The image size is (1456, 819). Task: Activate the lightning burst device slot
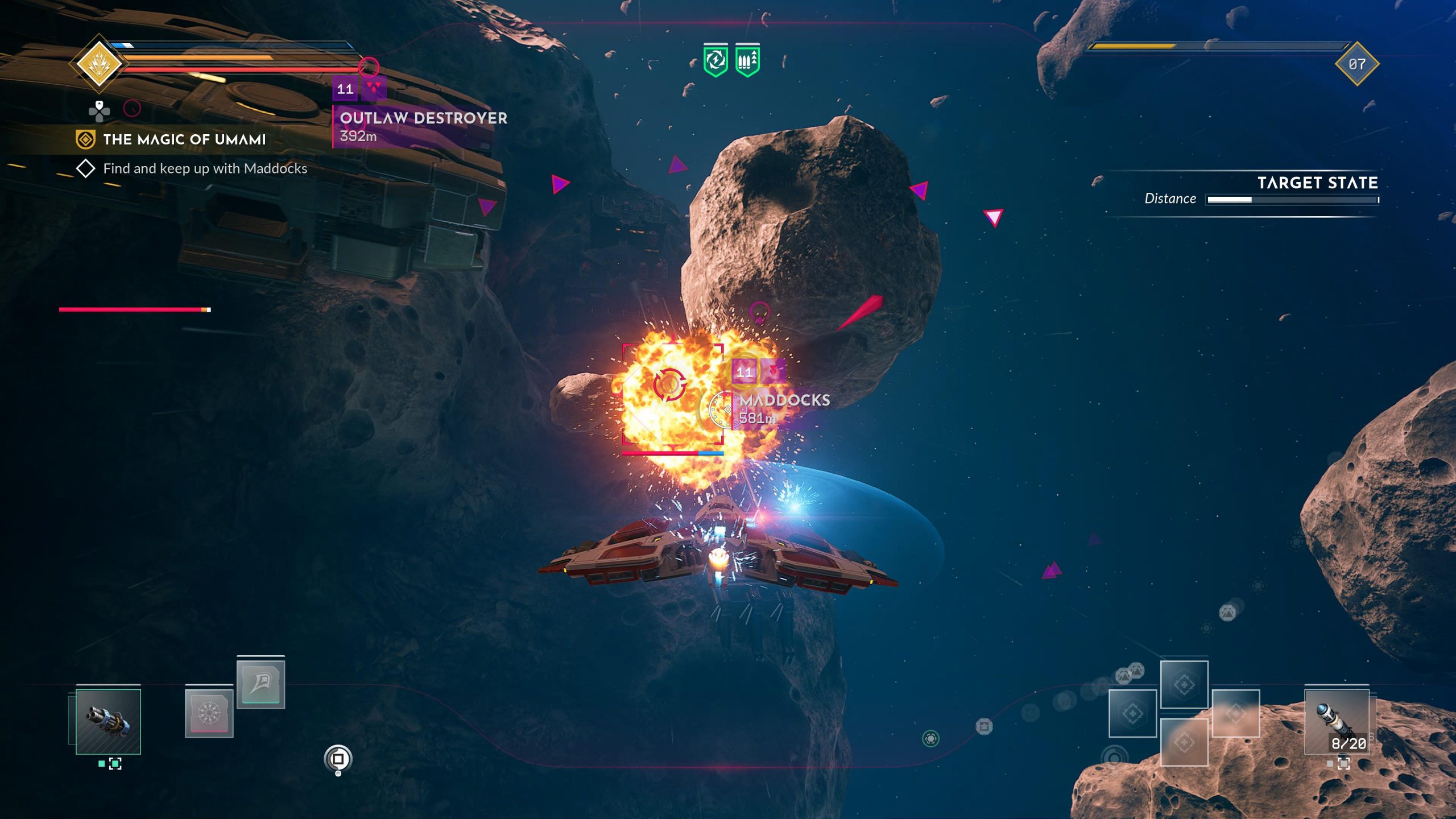pos(209,713)
